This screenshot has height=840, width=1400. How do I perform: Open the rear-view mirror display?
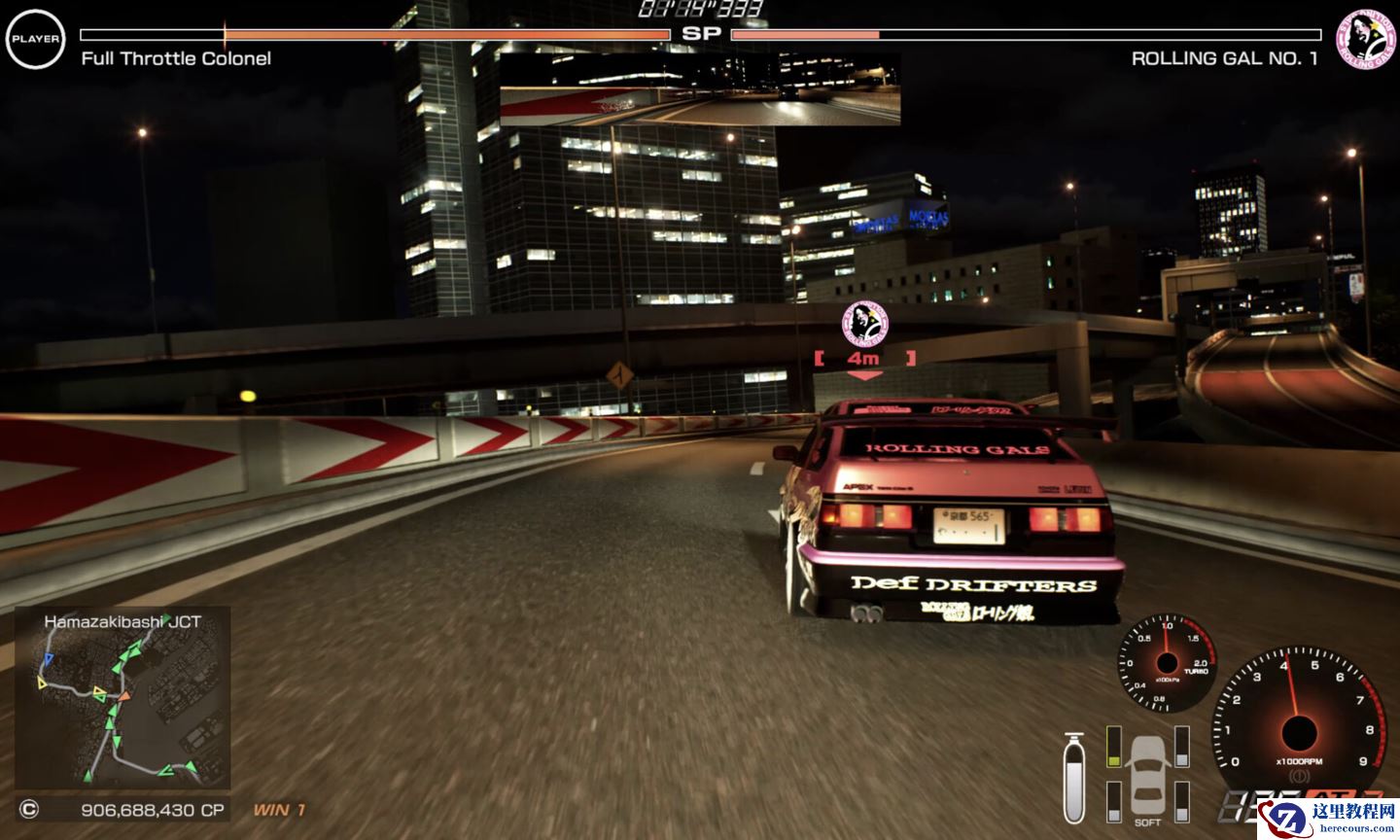tap(699, 89)
